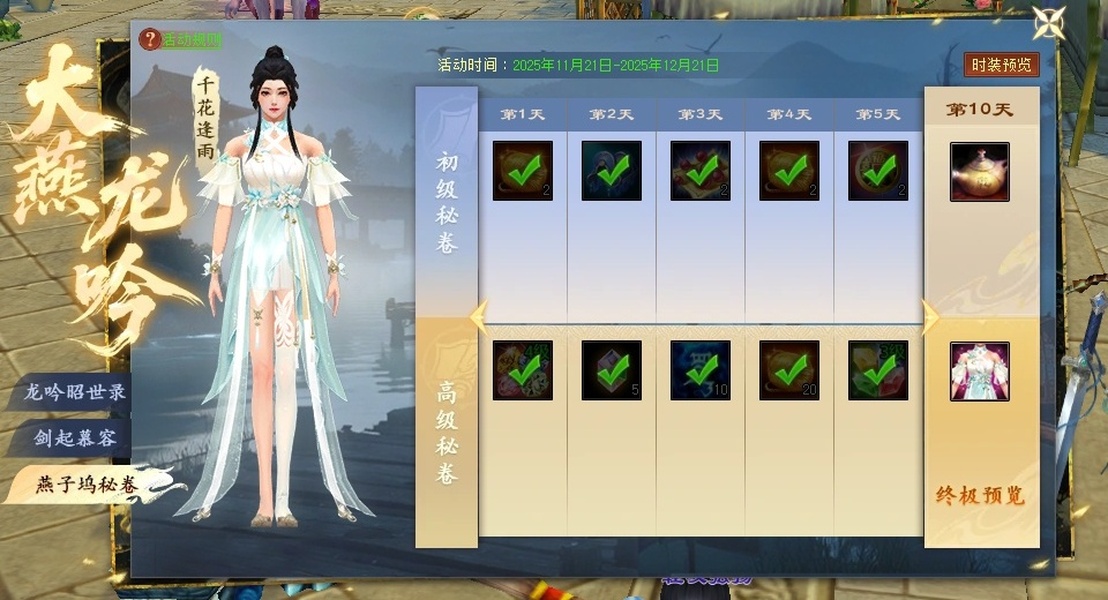The height and width of the screenshot is (600, 1108).
Task: Click the 第4天 高级秘卷 reward
Action: click(x=789, y=371)
